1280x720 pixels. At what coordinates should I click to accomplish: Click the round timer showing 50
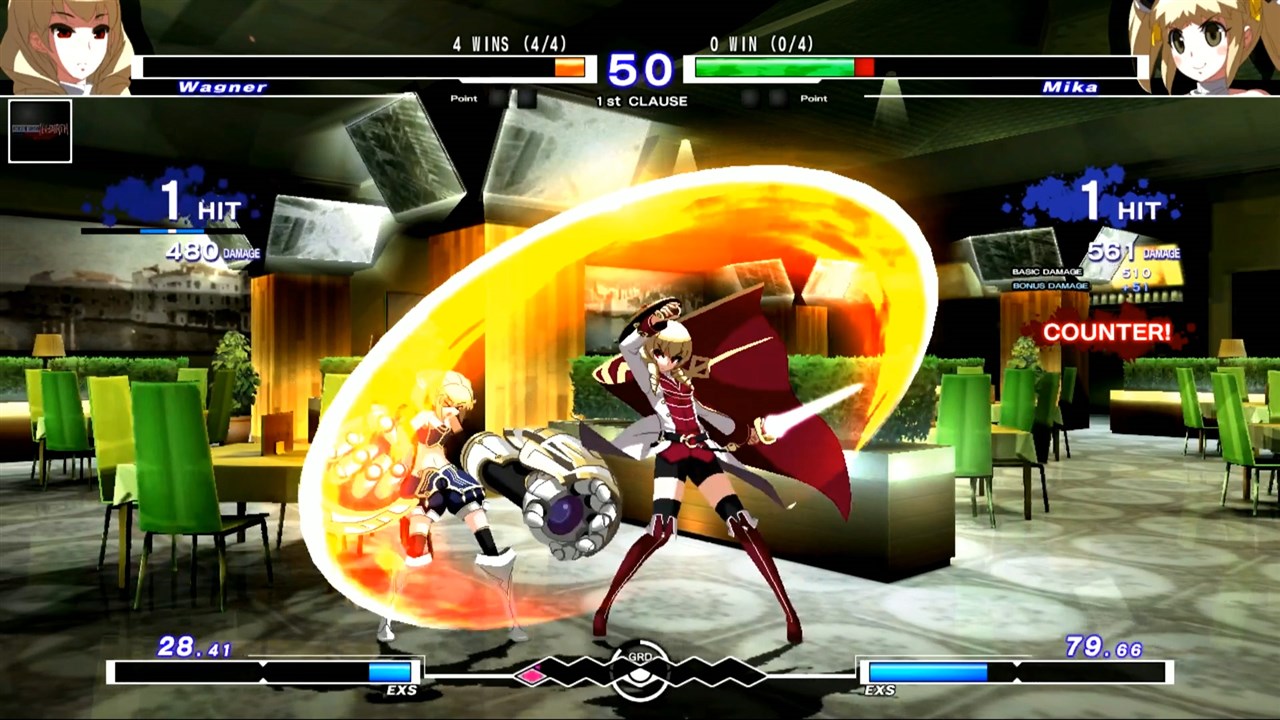coord(640,69)
